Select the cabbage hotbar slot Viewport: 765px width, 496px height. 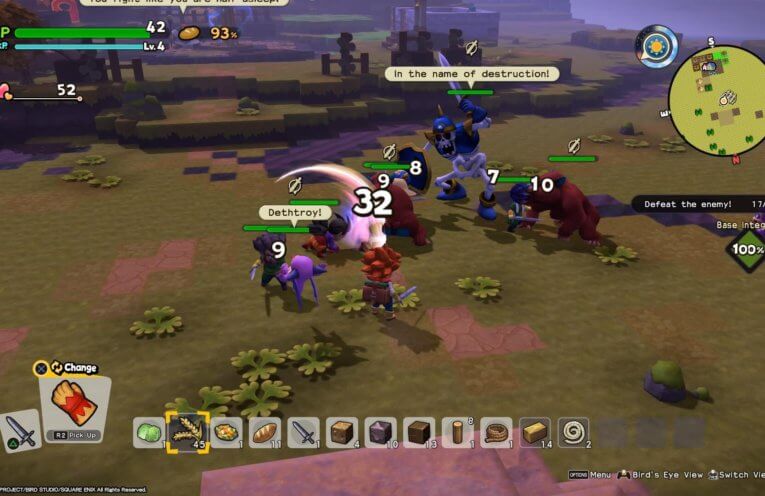149,433
